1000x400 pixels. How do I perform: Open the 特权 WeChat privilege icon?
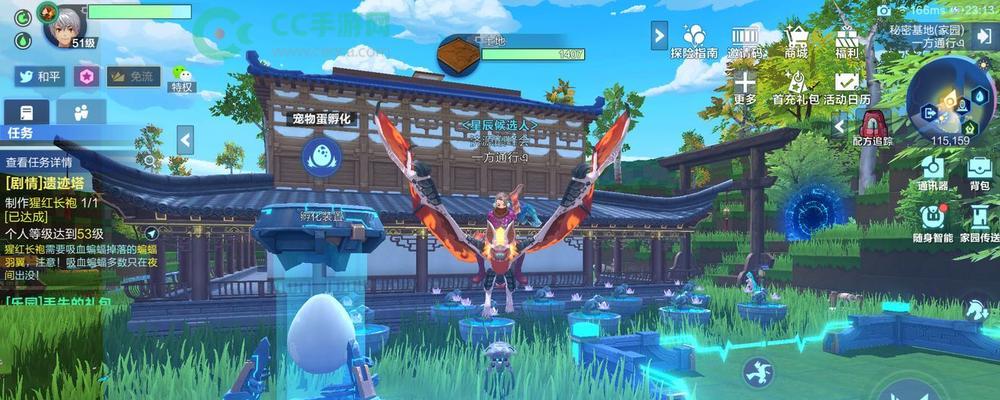(x=181, y=77)
